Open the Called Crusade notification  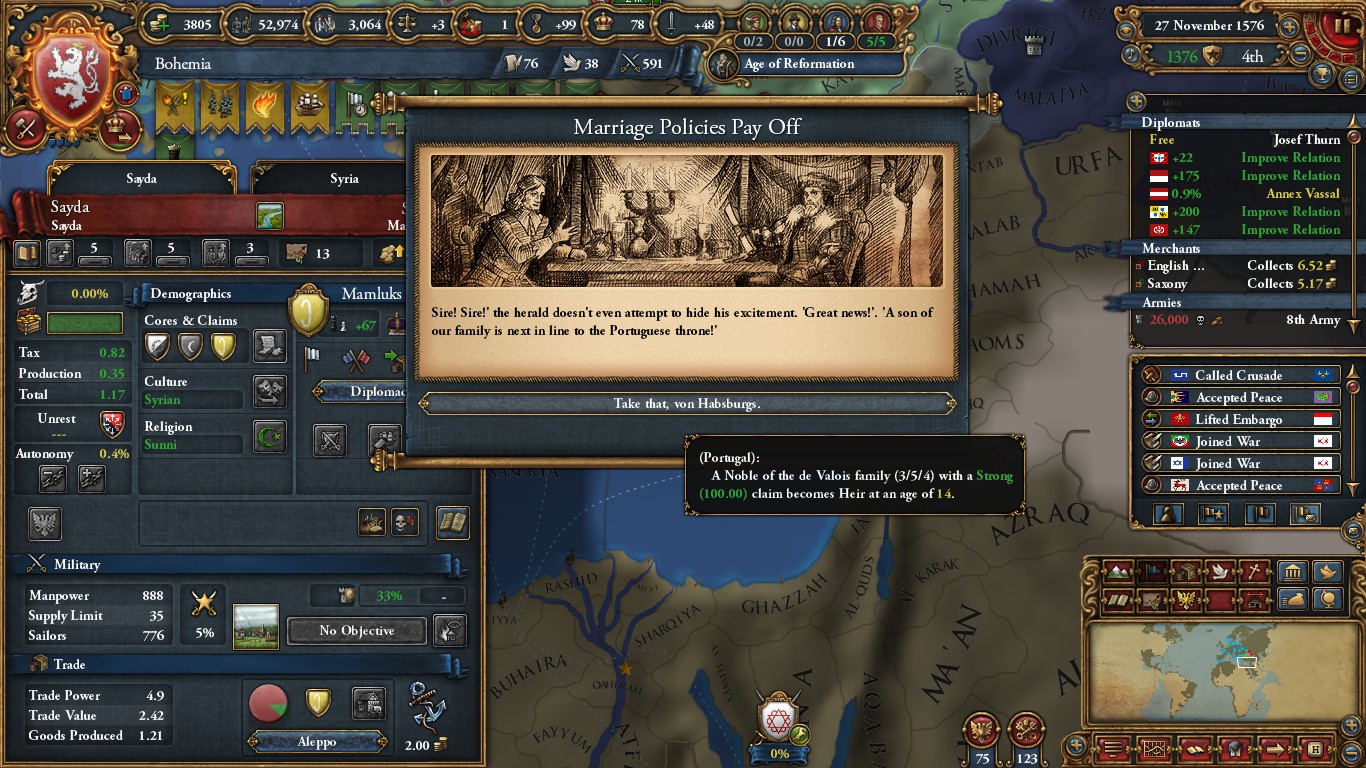(1240, 376)
